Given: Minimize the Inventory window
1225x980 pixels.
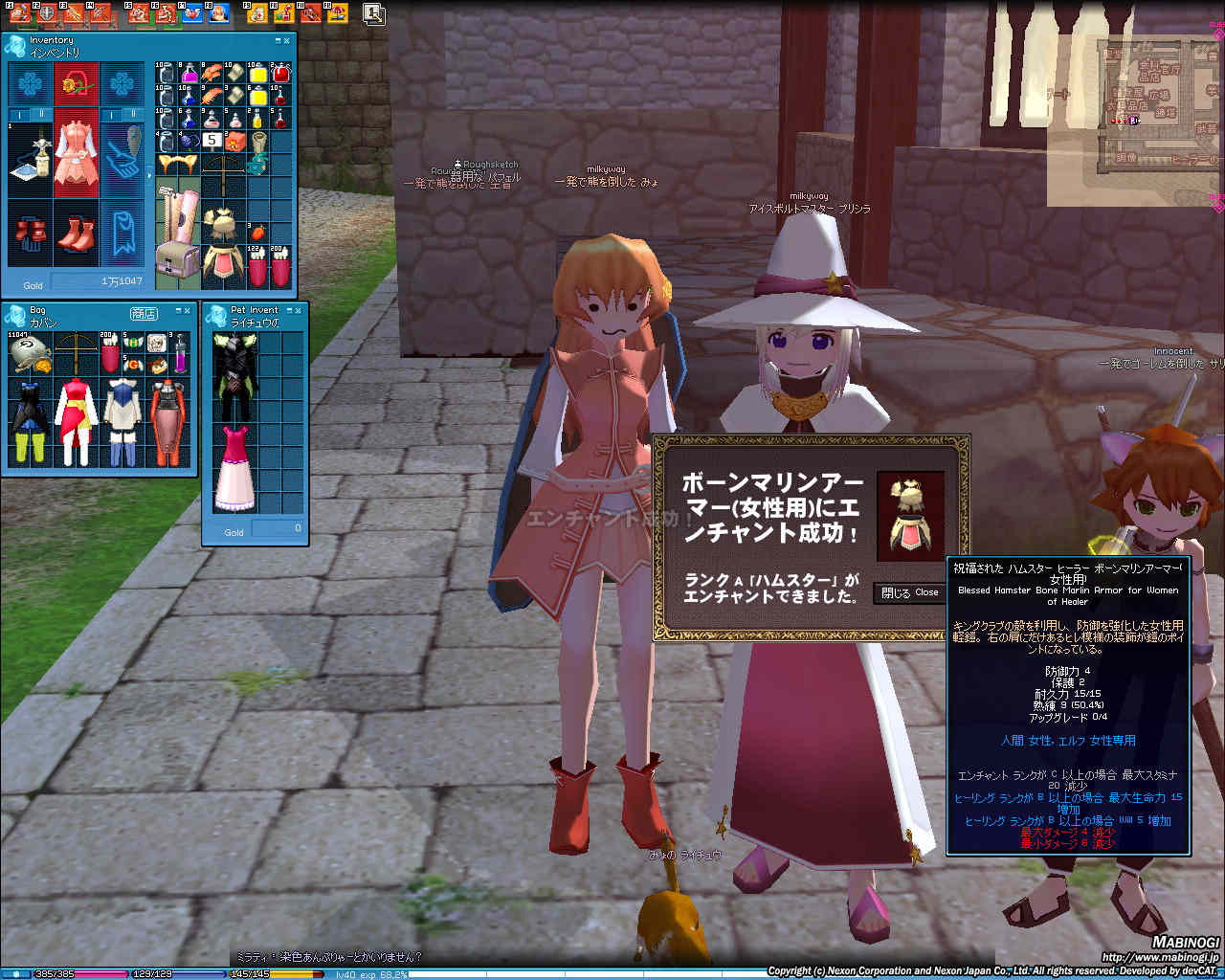Looking at the screenshot, I should (278, 40).
